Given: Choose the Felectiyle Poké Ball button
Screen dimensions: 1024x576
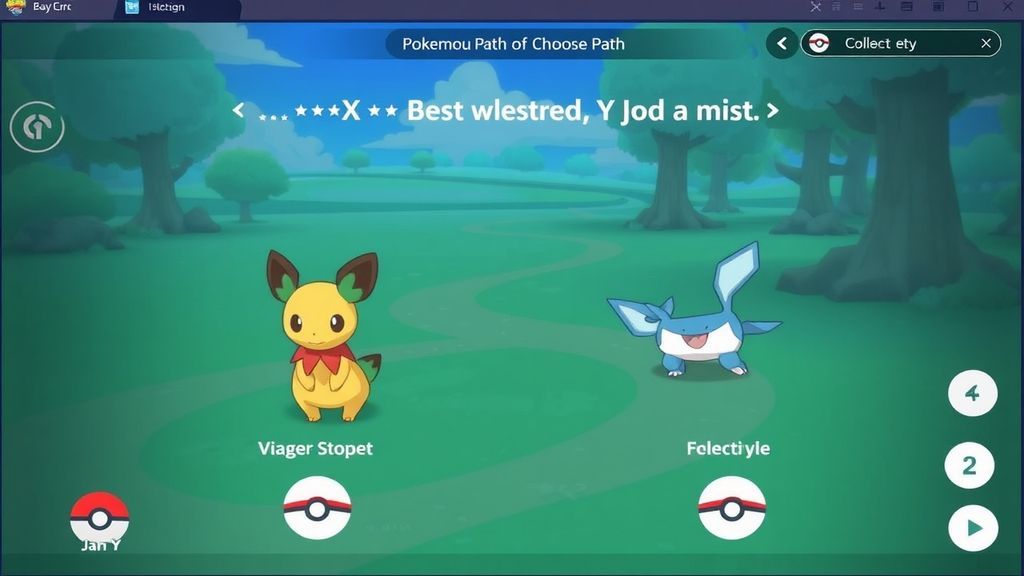Looking at the screenshot, I should (731, 507).
